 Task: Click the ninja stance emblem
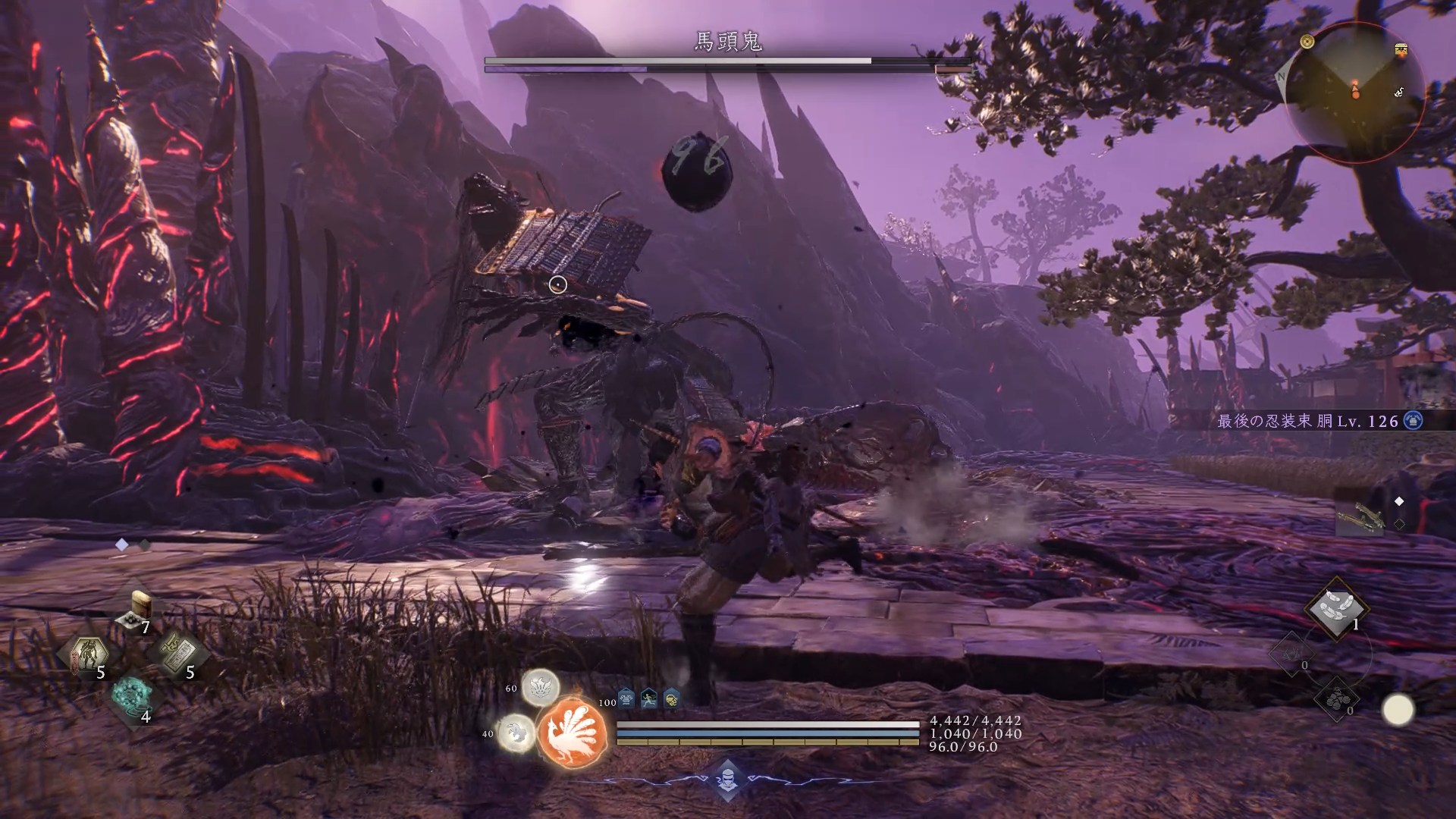click(x=727, y=778)
